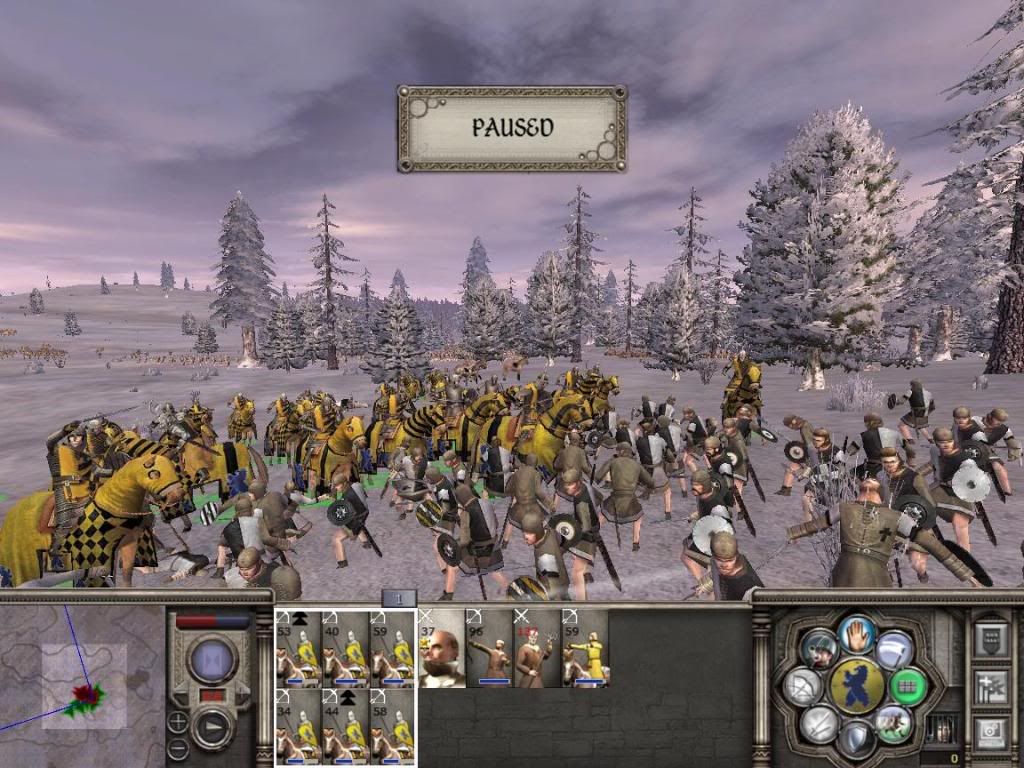Activate the halt order hand icon

click(857, 633)
